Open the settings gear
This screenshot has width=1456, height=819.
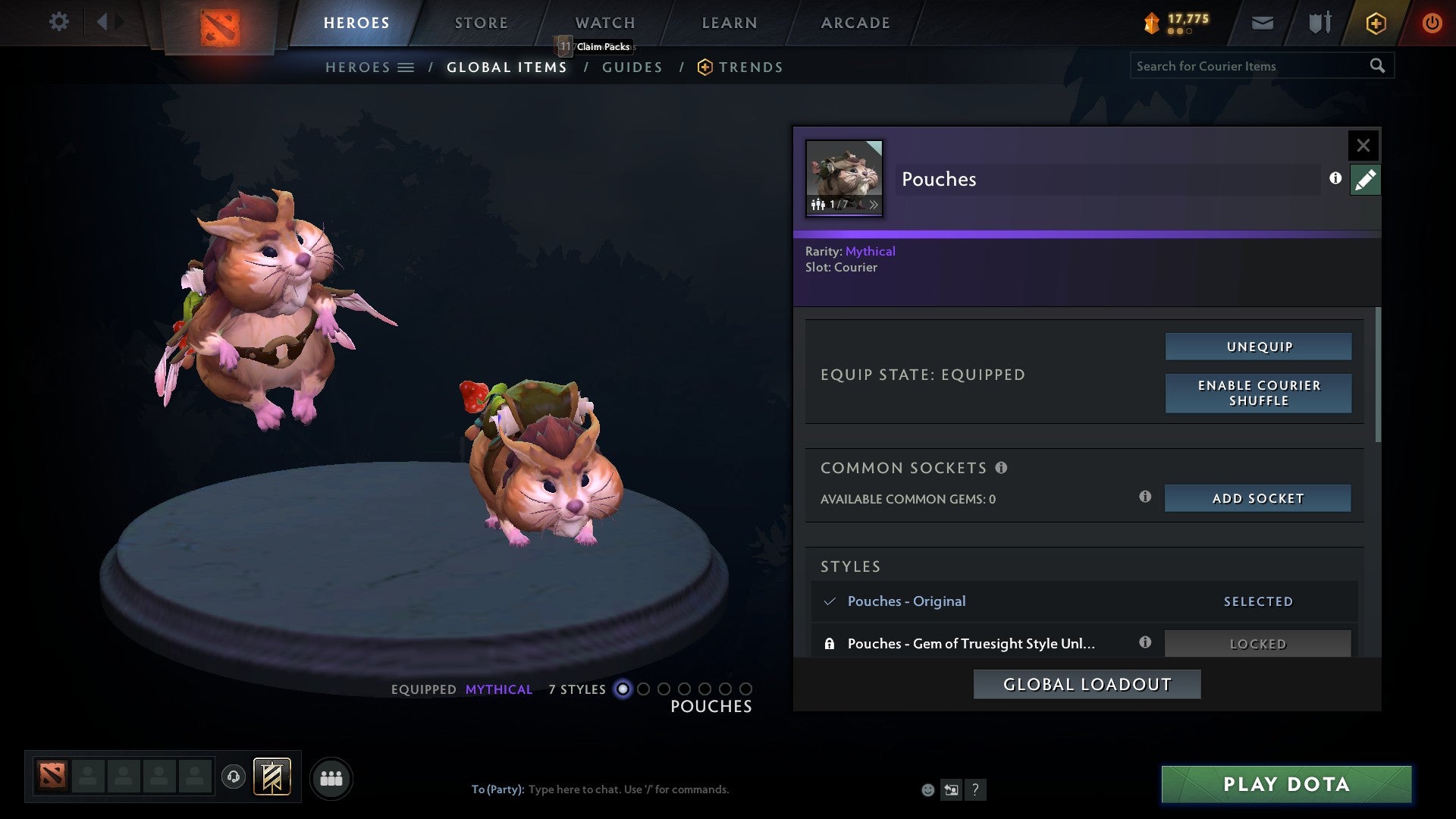pyautogui.click(x=59, y=22)
